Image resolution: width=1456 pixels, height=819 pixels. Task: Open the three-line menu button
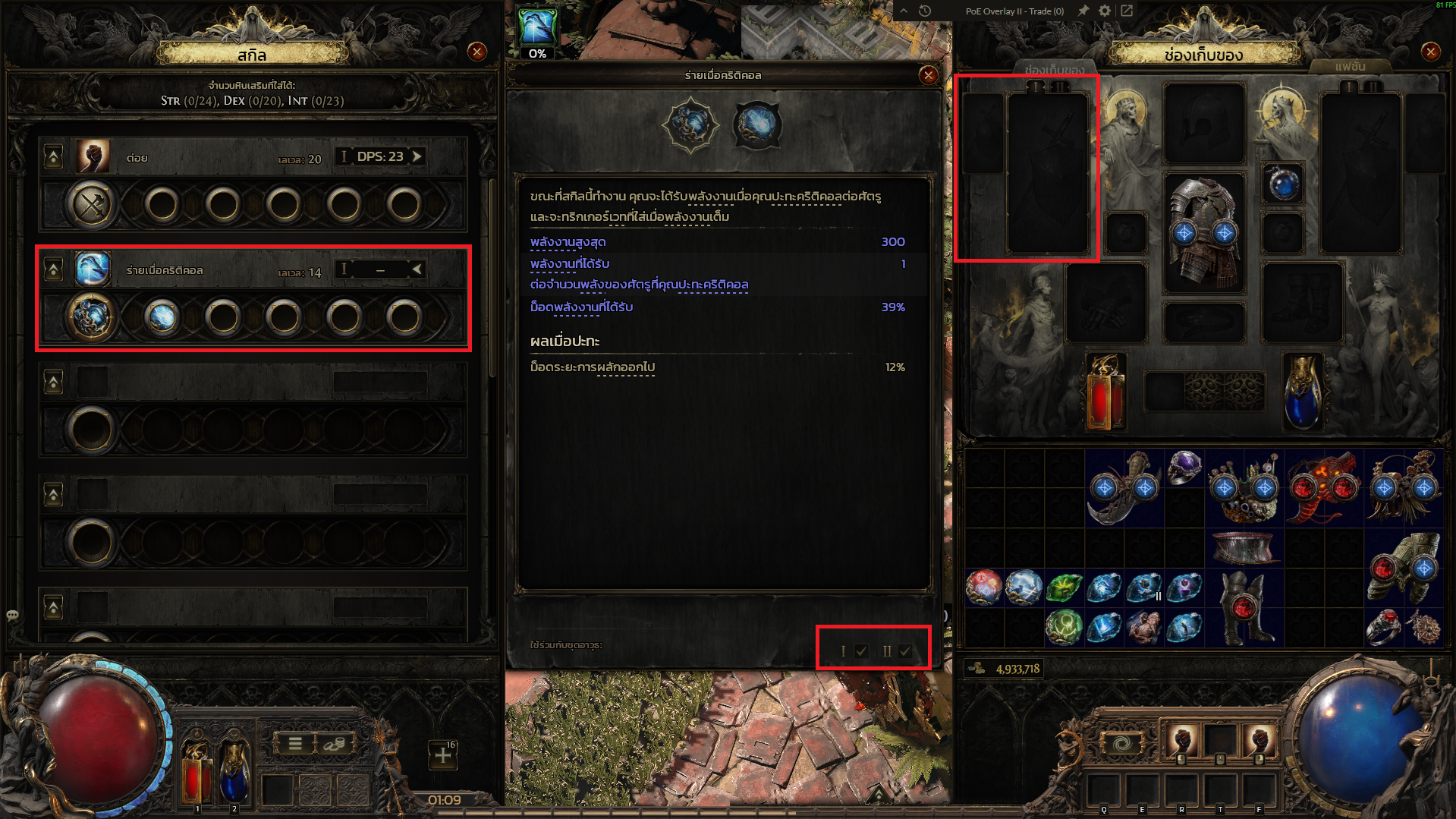pos(295,744)
